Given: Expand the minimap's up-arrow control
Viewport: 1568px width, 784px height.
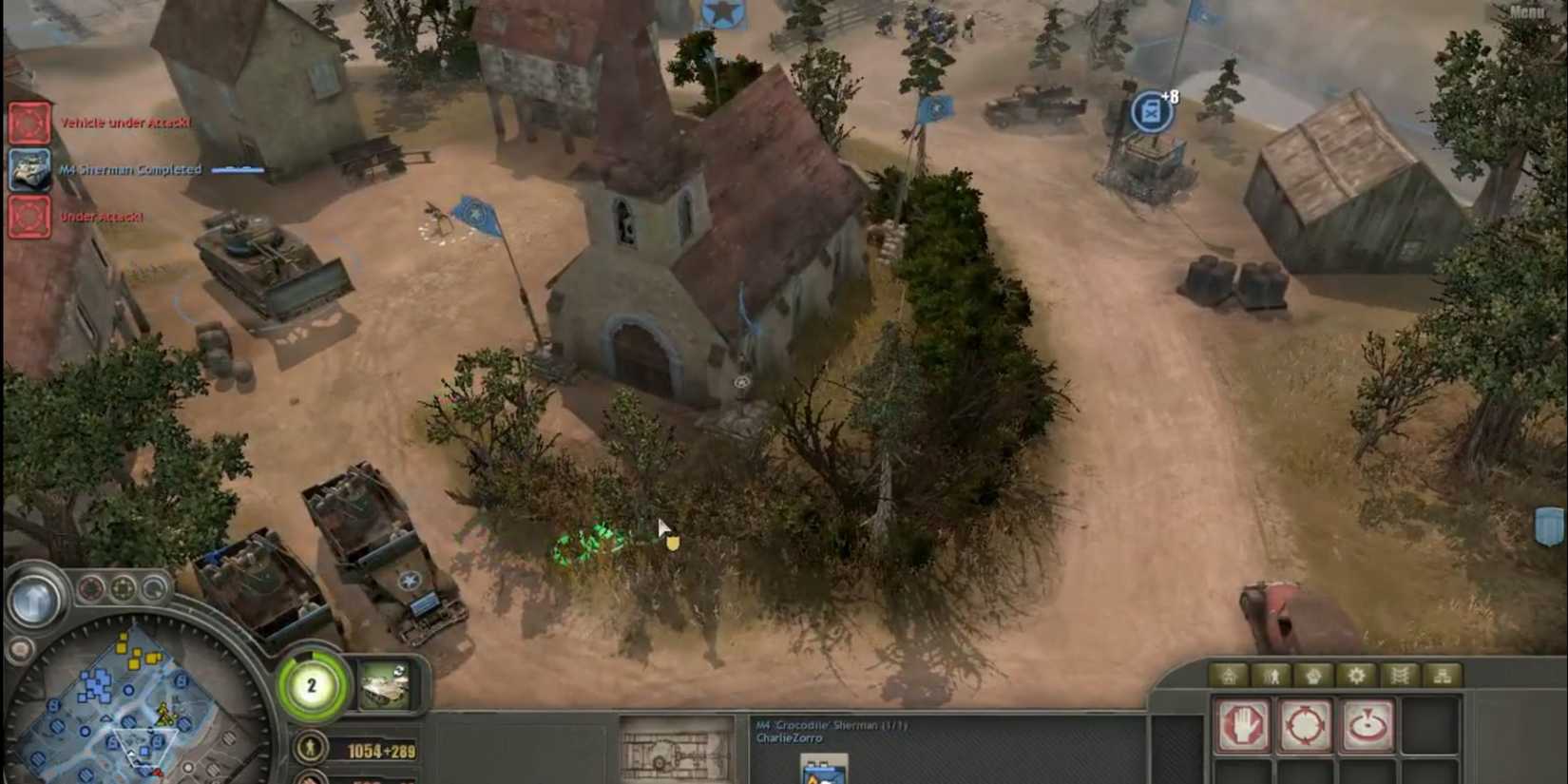Looking at the screenshot, I should (36, 598).
